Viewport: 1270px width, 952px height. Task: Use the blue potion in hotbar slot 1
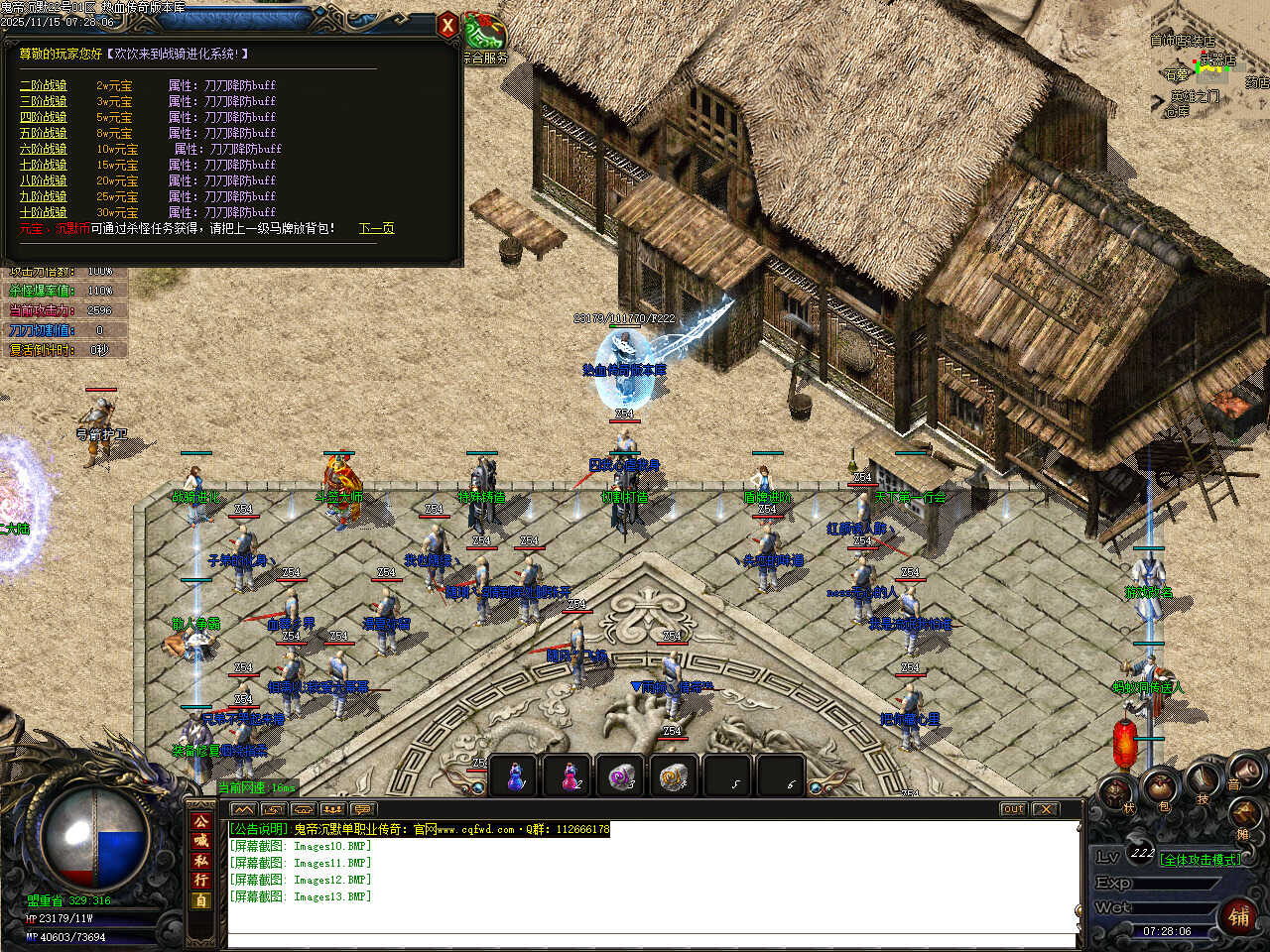pyautogui.click(x=515, y=776)
